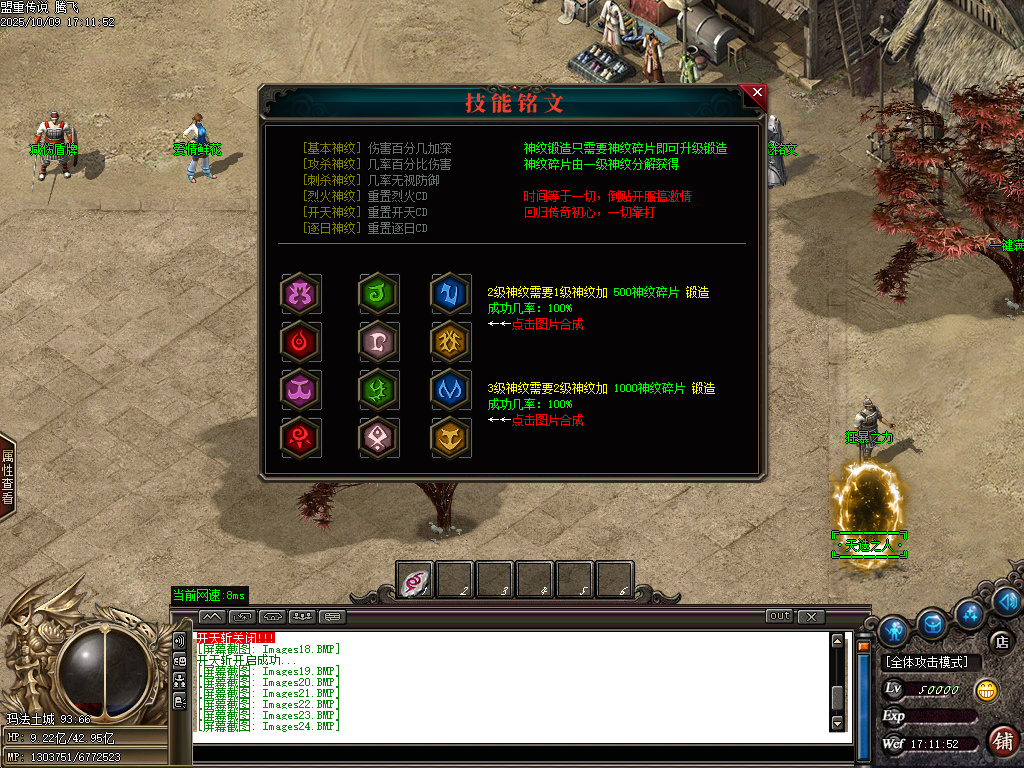Close the 技能铭文 skill inscription window
The image size is (1024, 768).
[757, 93]
